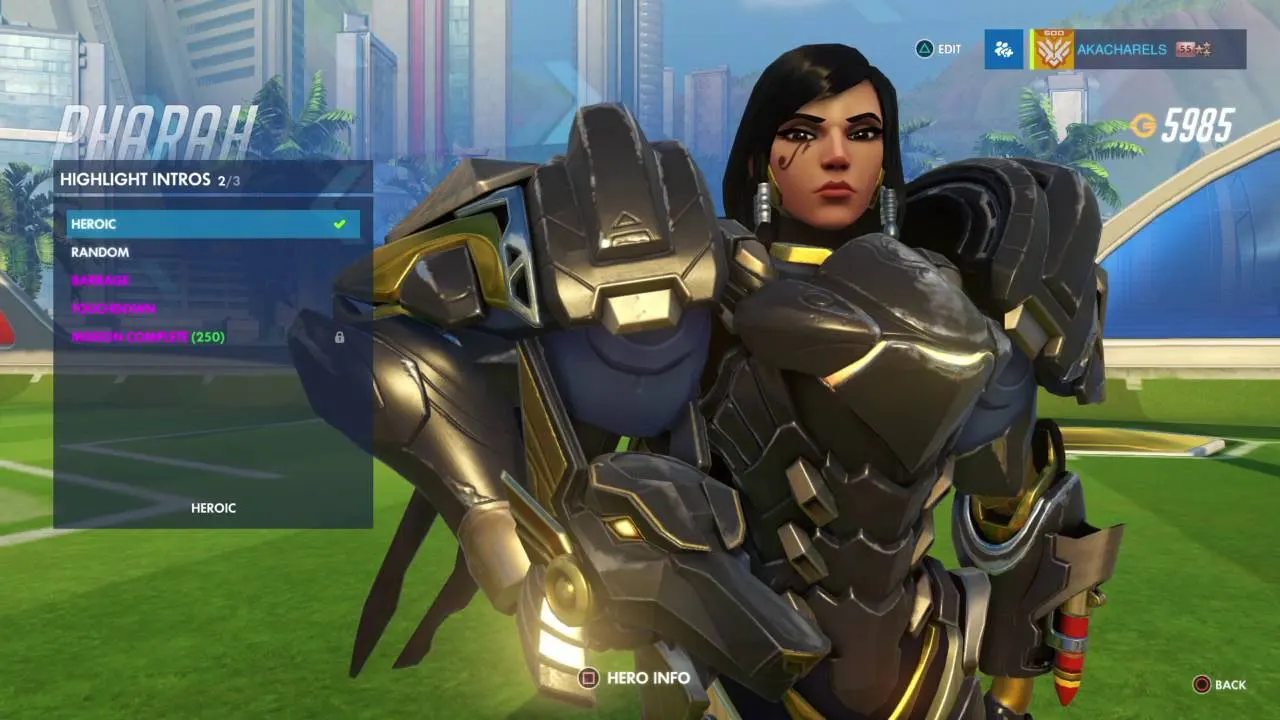
Task: Select the Heroic highlight intro
Action: pos(212,224)
